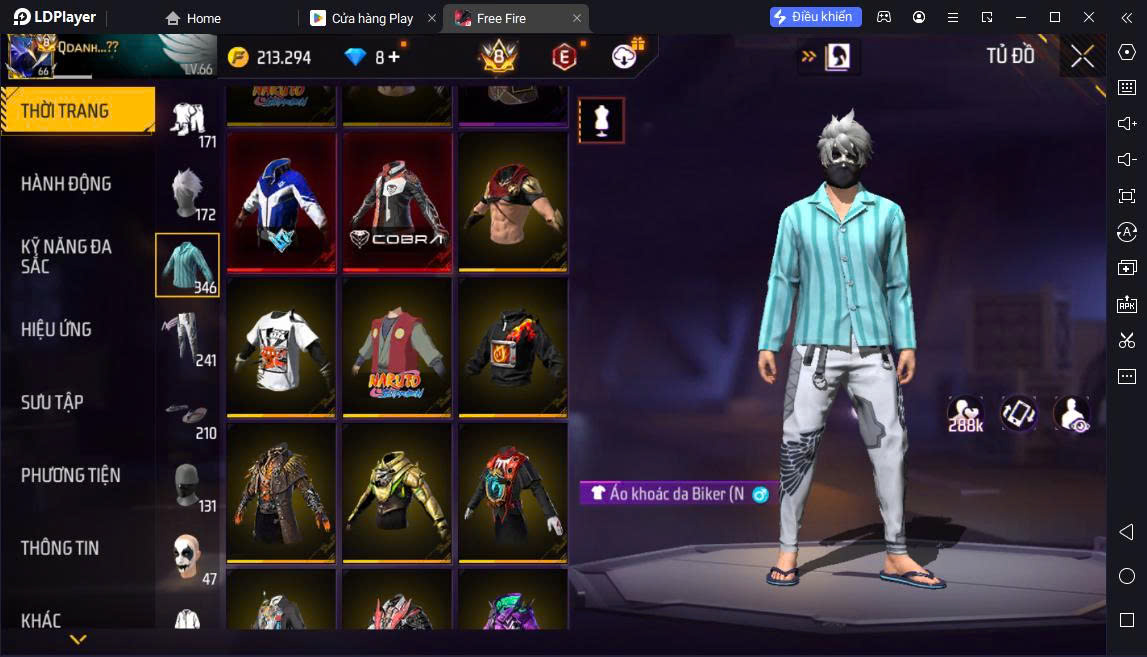Pick the gold and green armor jacket
Image resolution: width=1147 pixels, height=657 pixels.
click(397, 492)
